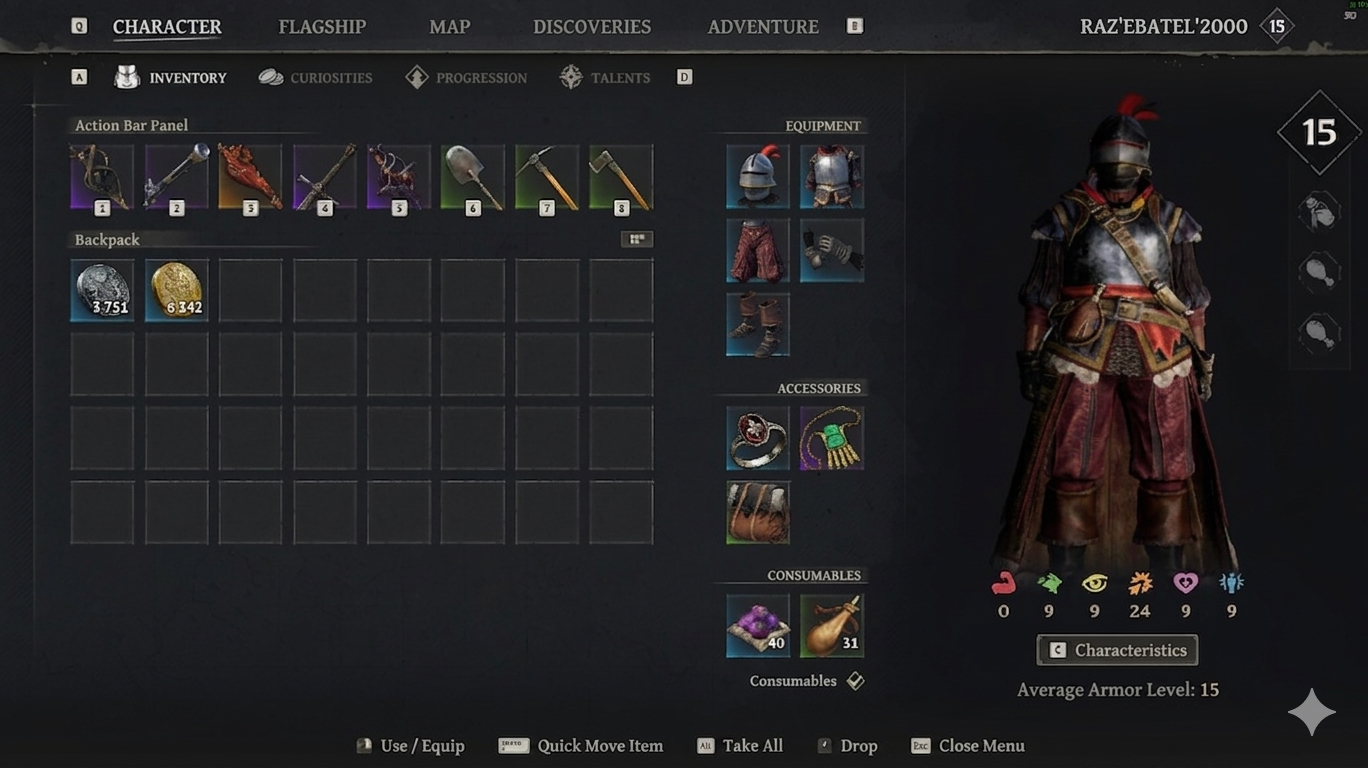
Task: Open the Characteristics panel
Action: coord(1117,650)
